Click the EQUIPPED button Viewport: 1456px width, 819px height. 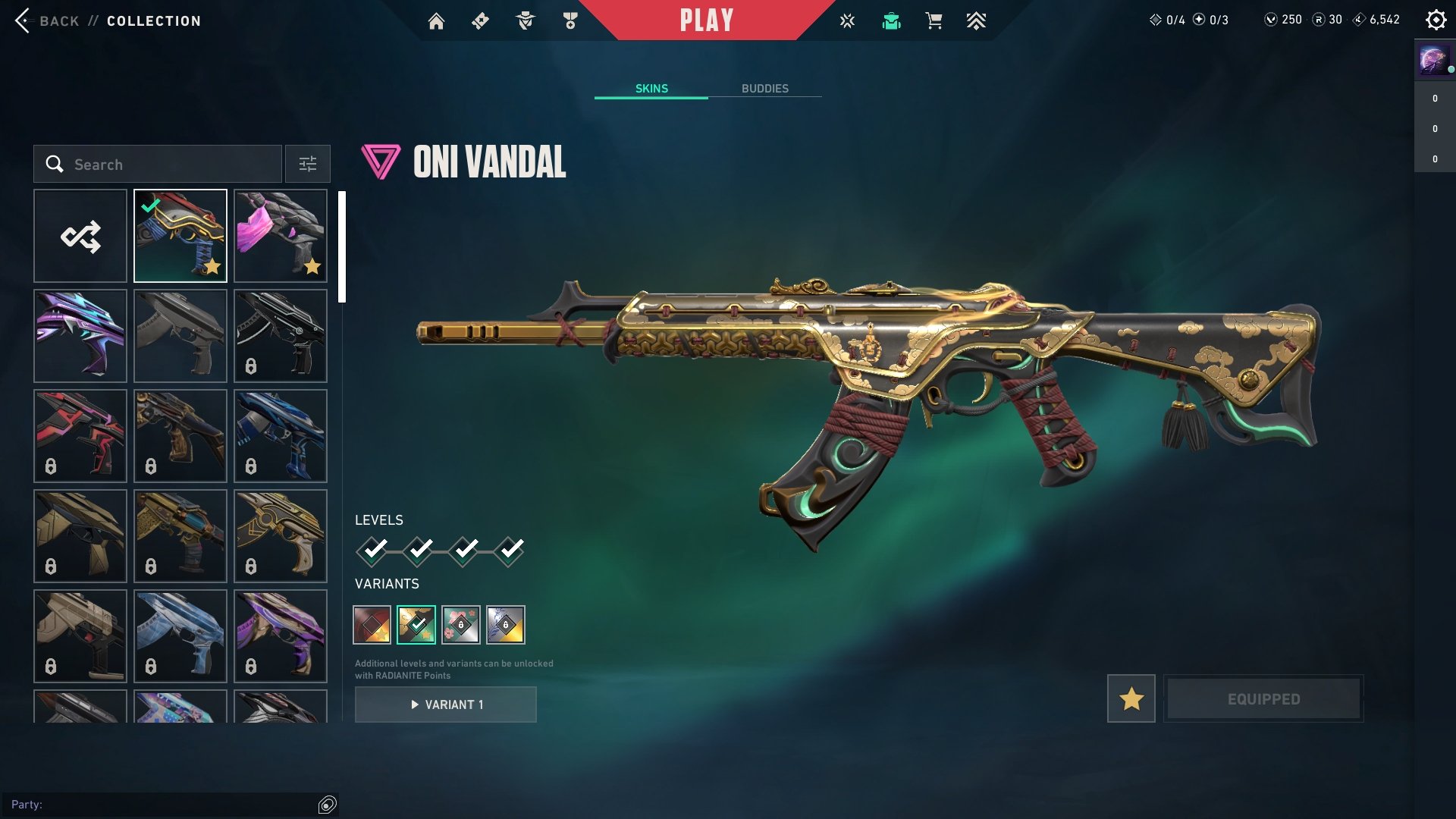click(1263, 698)
